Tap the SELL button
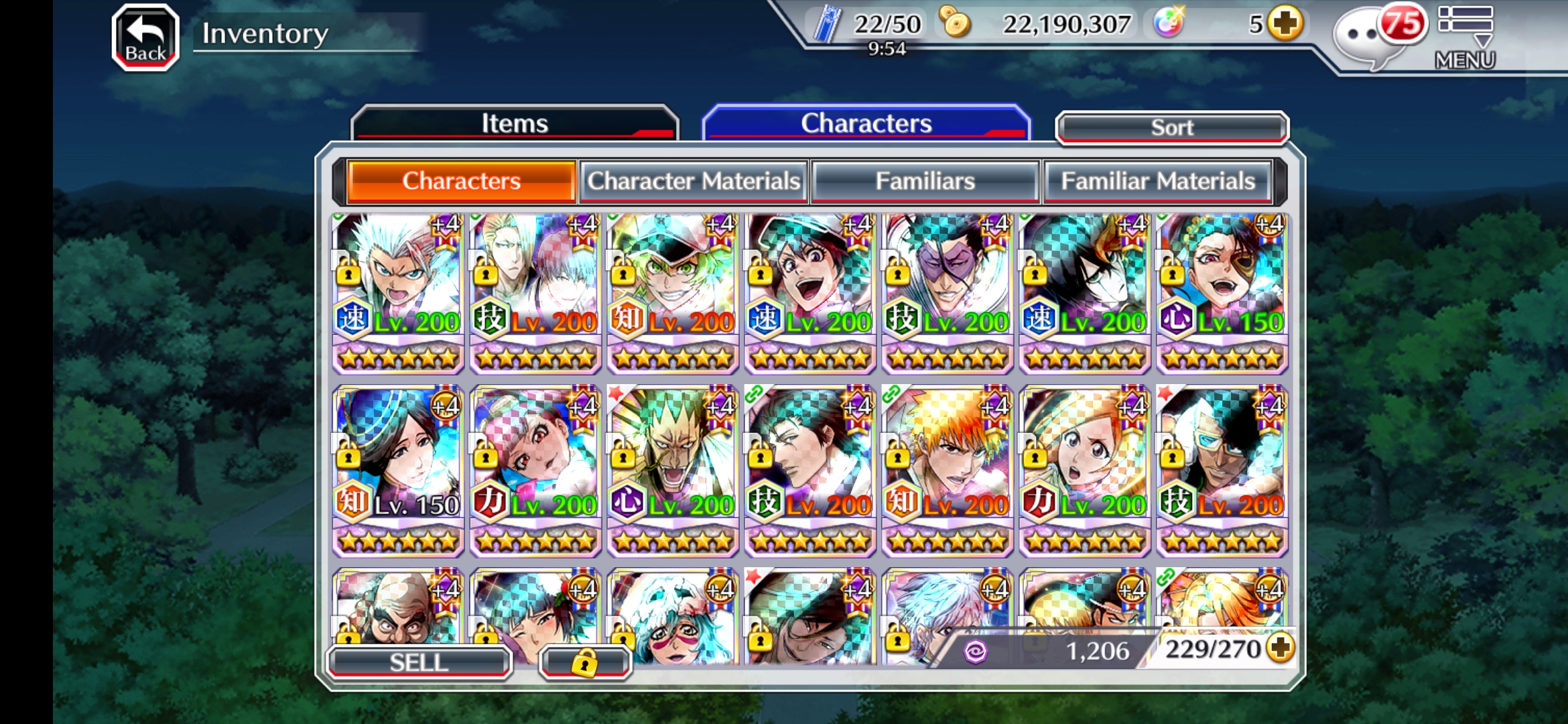This screenshot has height=724, width=1568. coord(419,662)
